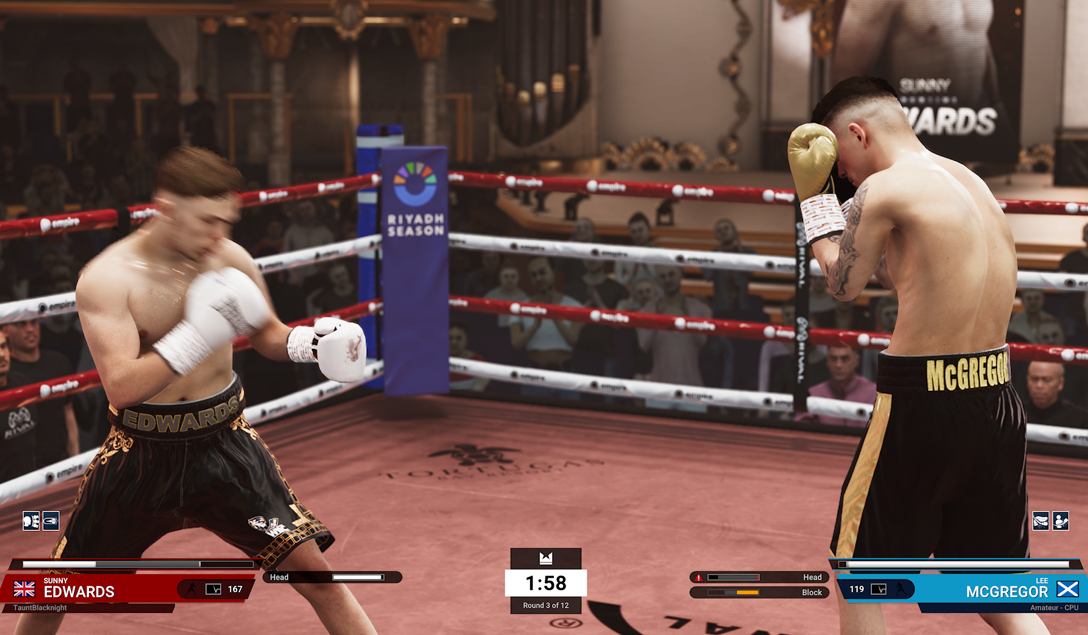
Task: Select the Scottish flag beside McGregor
Action: 1067,589
